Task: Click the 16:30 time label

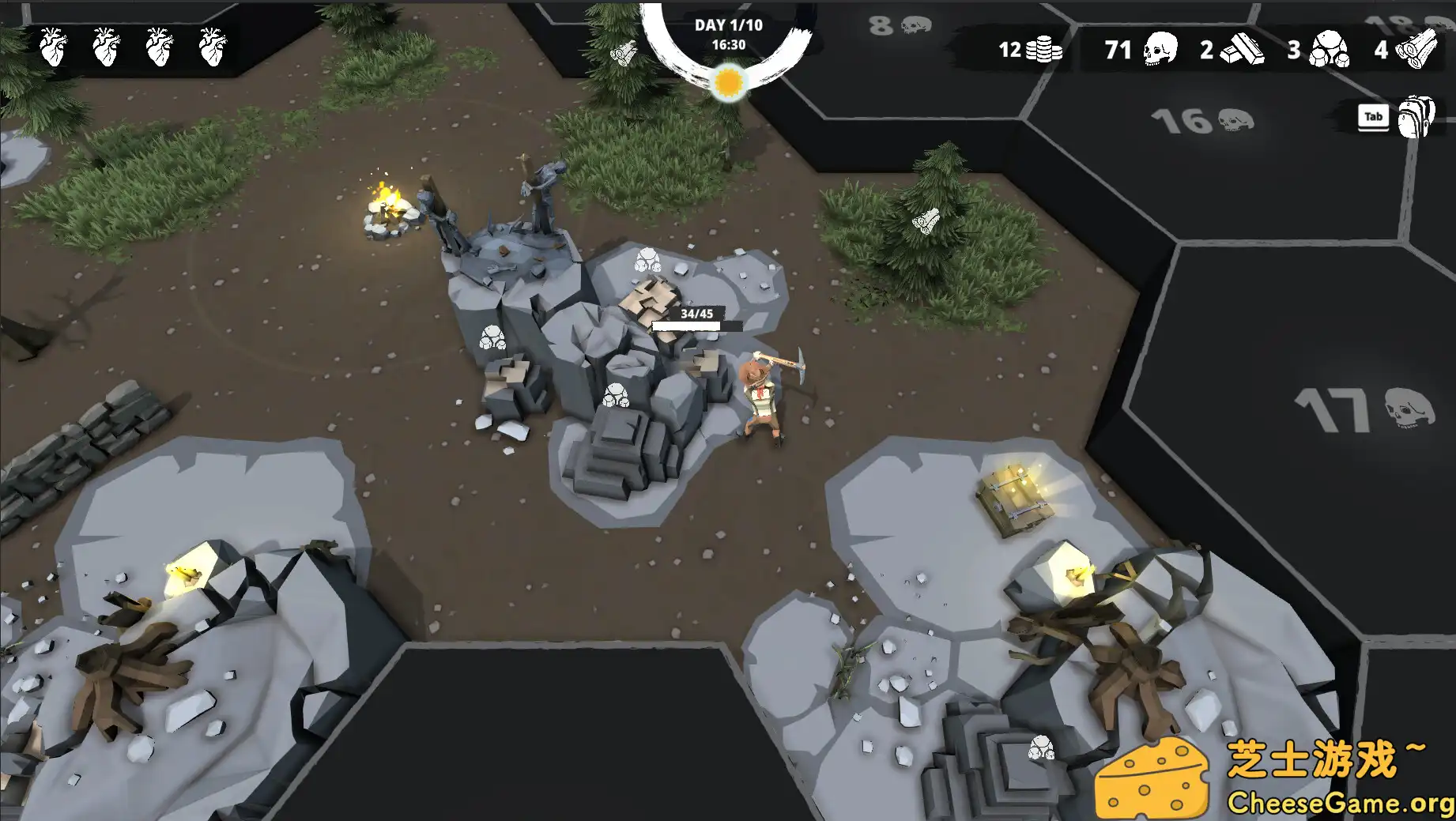Action: (728, 43)
